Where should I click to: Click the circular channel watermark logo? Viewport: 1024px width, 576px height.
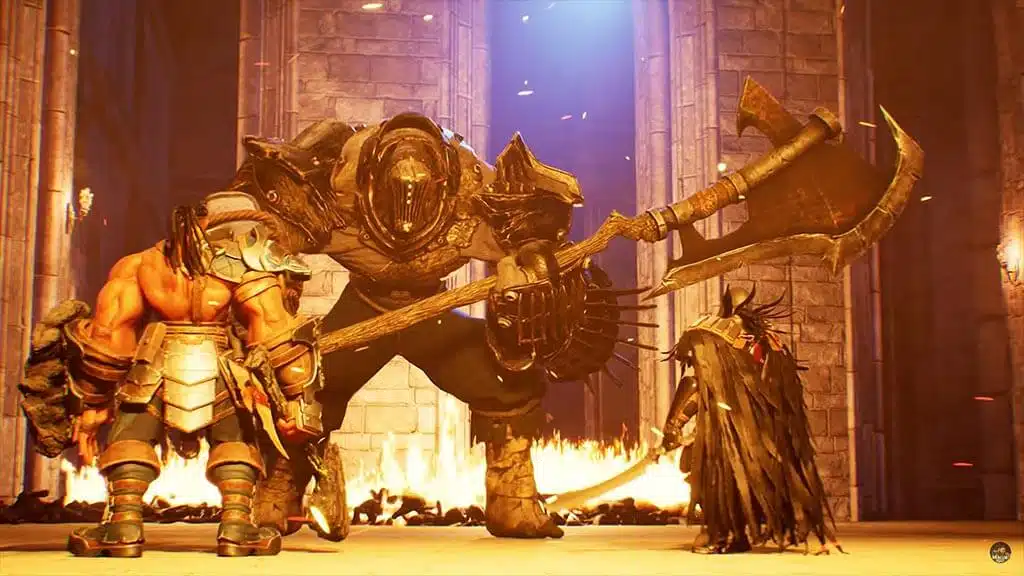pos(1000,552)
